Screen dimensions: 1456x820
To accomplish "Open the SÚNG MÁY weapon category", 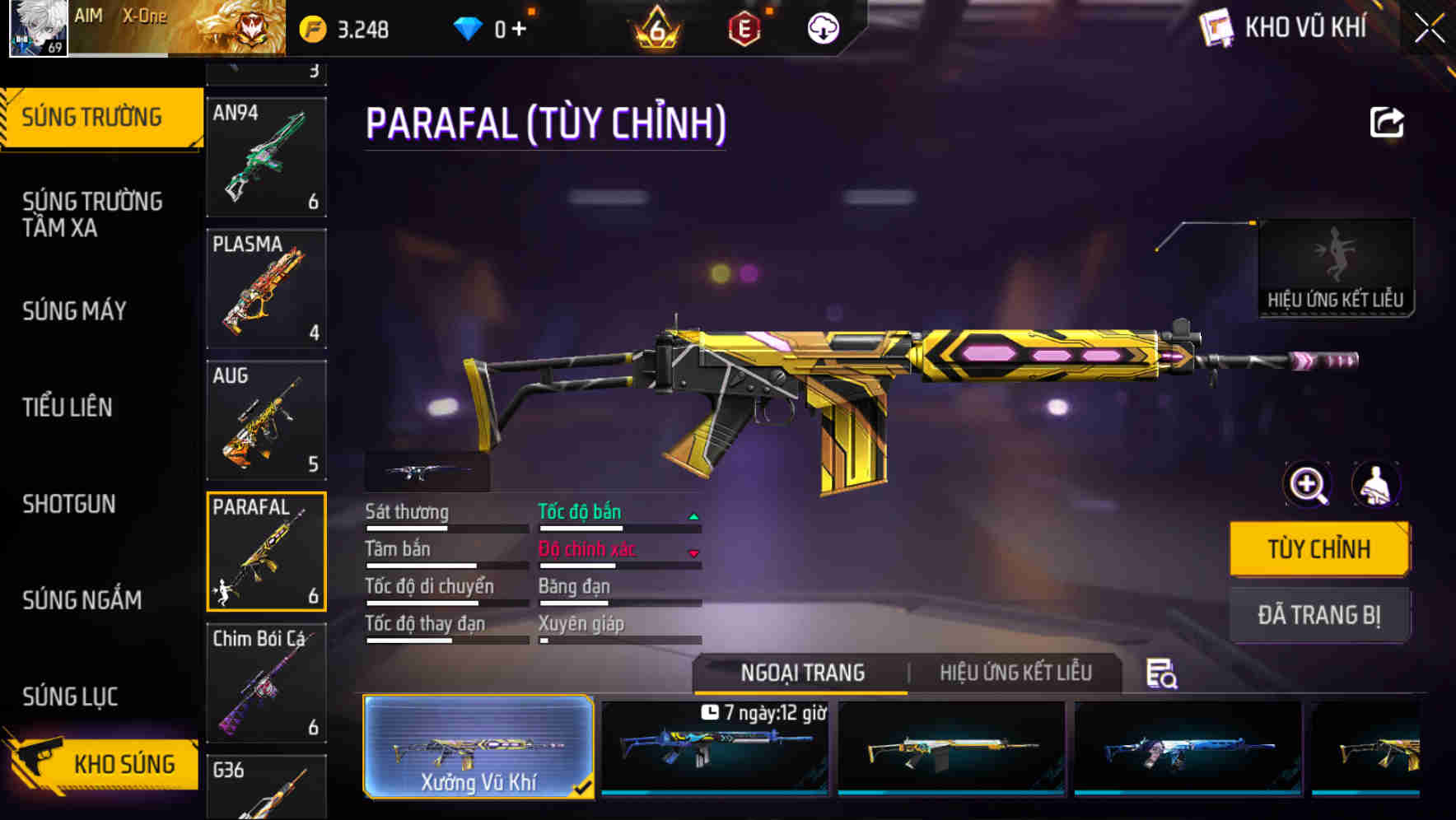I will coord(72,312).
